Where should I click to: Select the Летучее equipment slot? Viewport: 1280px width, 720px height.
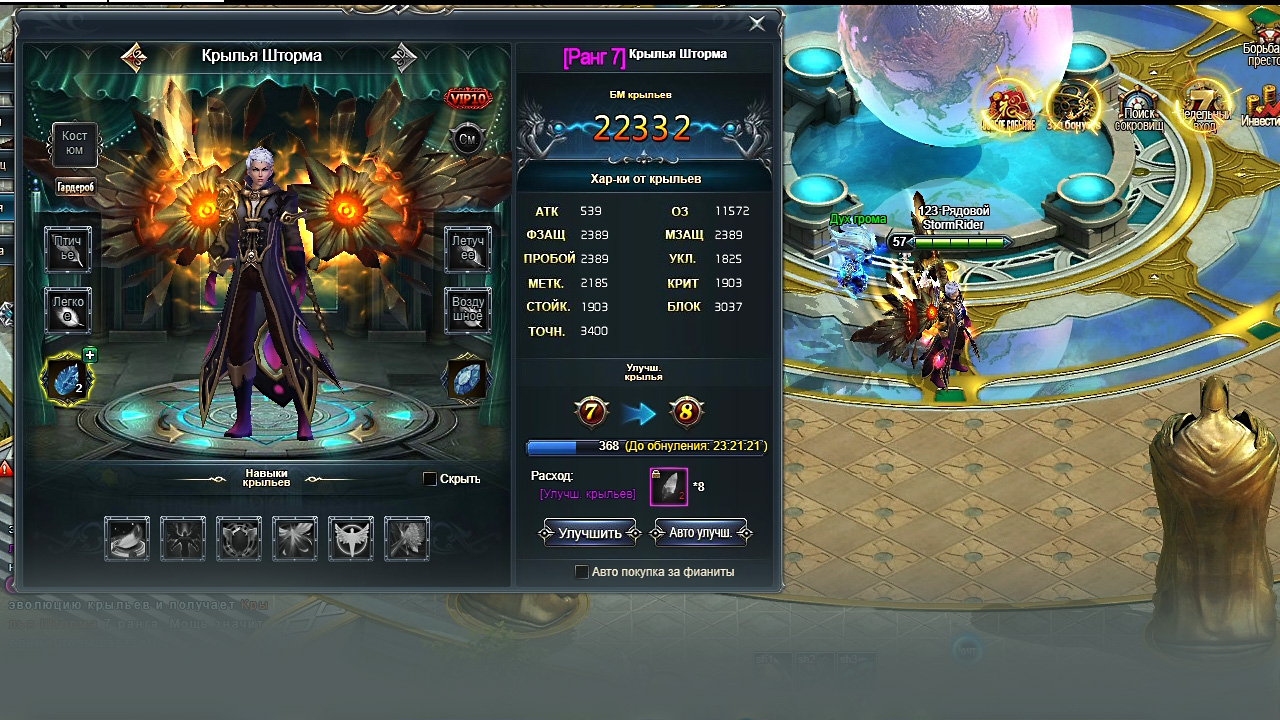[467, 249]
